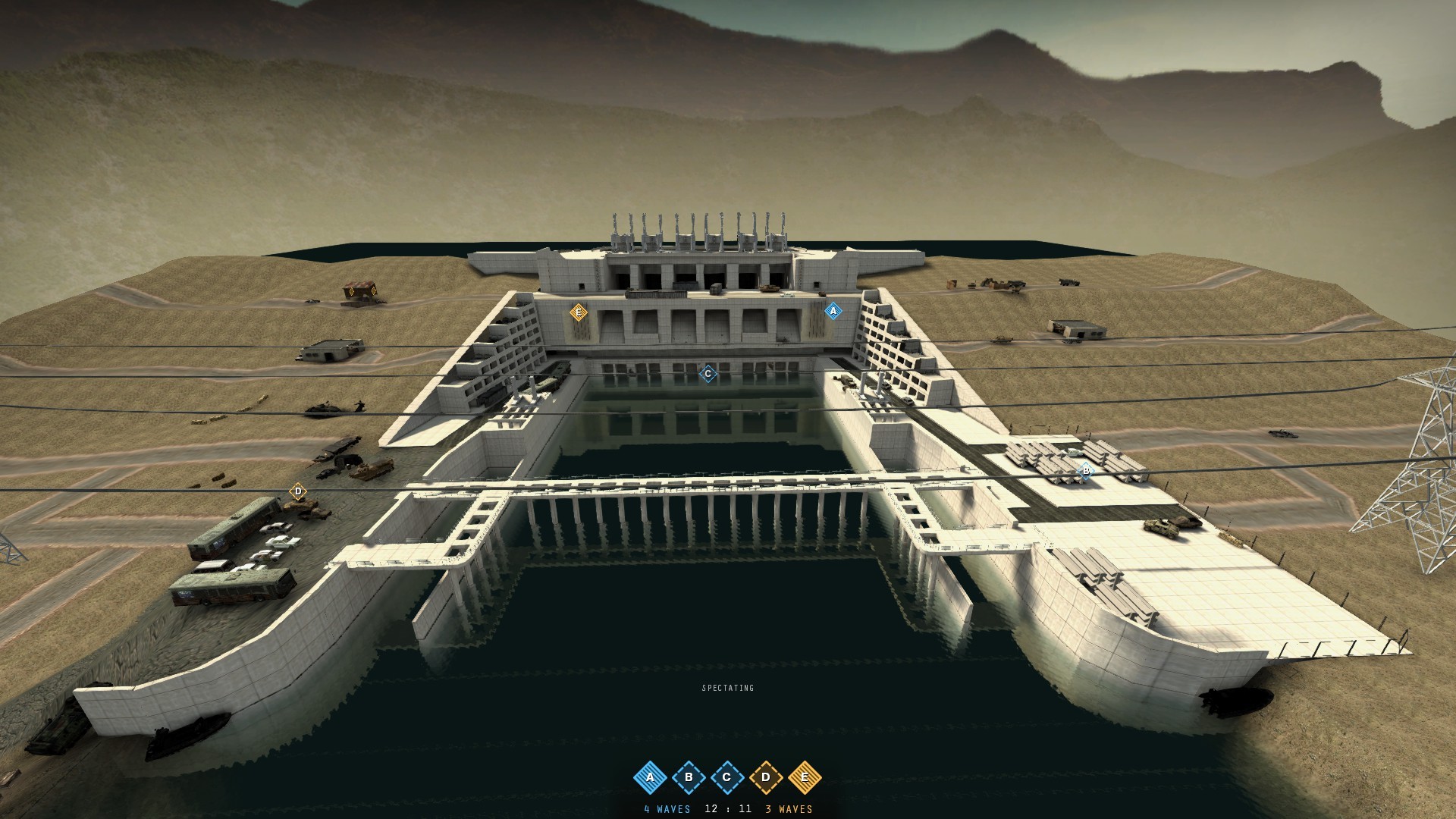Select the B objective marker on the right platform
Screen dimensions: 1456x819
(x=1087, y=470)
